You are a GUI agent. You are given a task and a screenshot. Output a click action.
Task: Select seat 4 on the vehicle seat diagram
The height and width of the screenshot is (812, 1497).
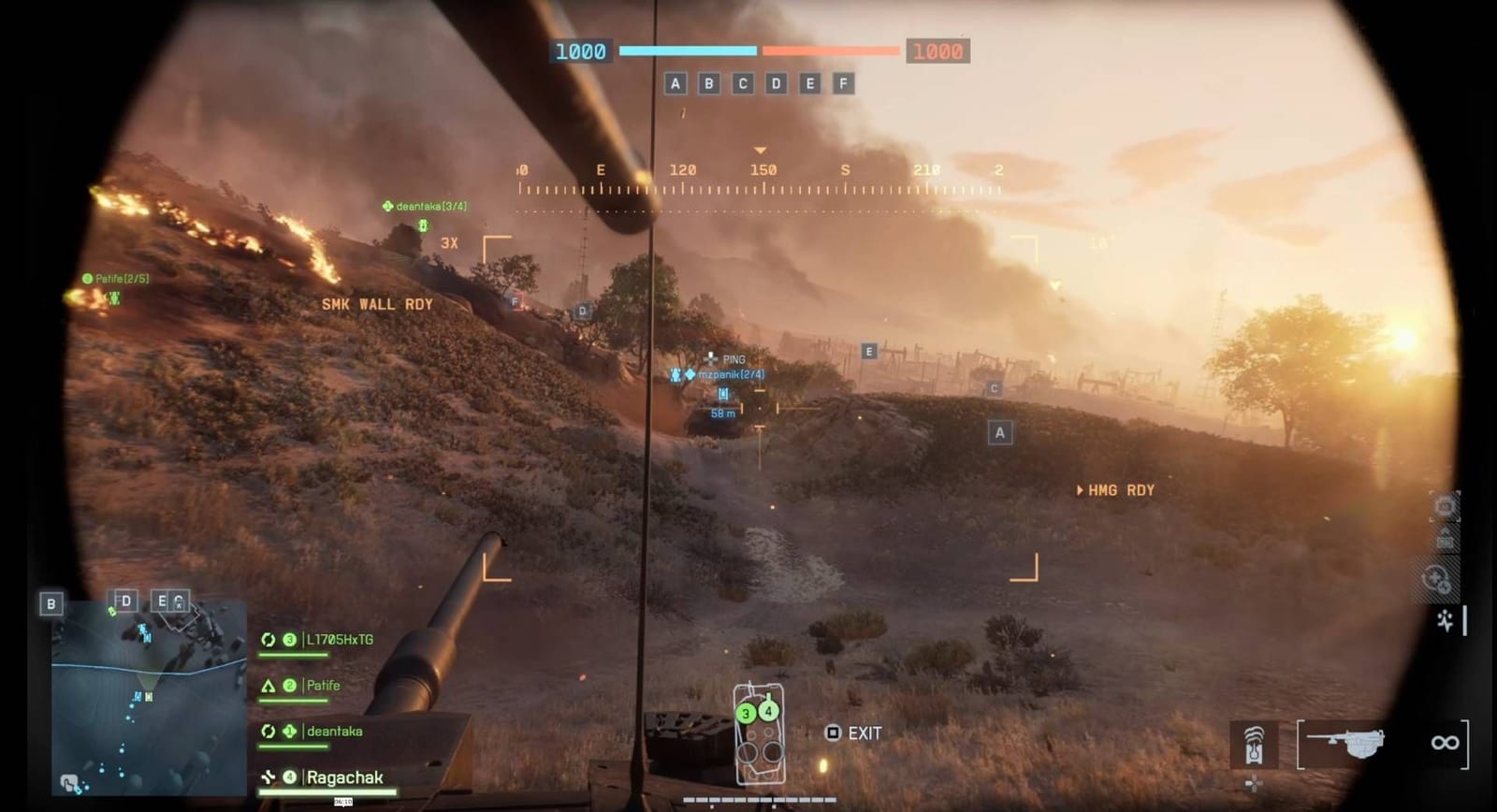768,710
